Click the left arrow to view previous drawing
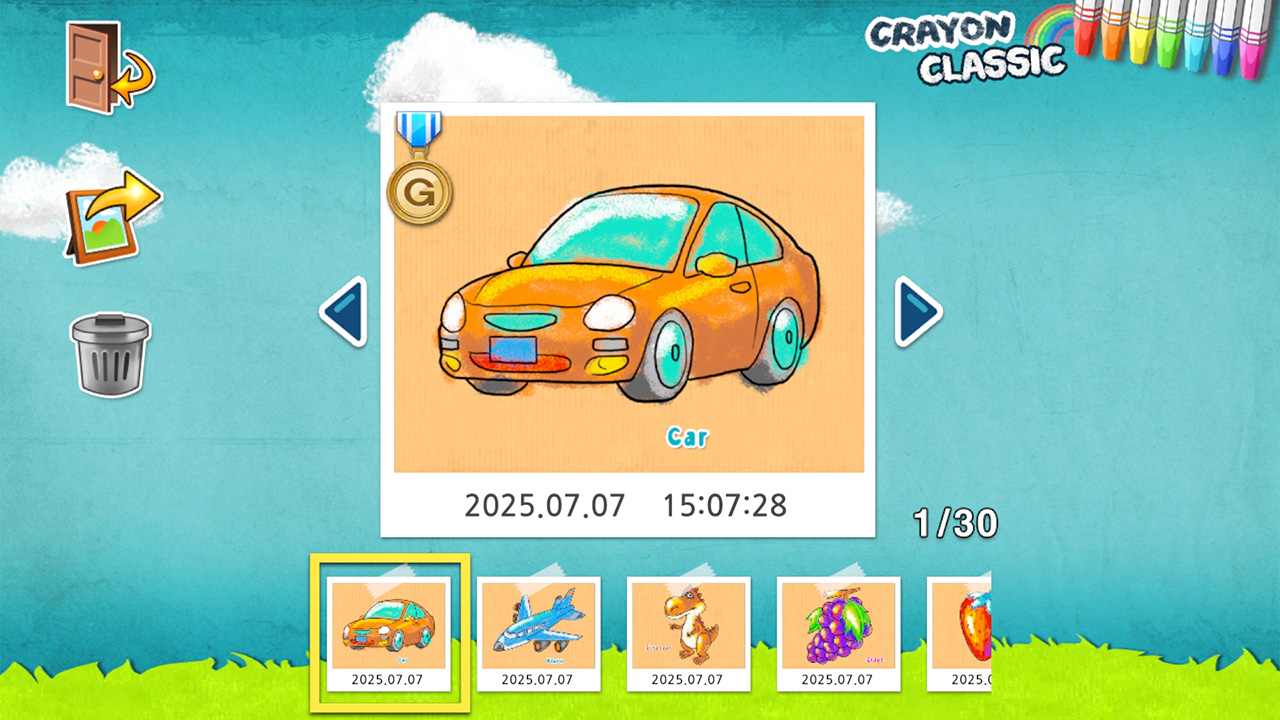The height and width of the screenshot is (720, 1280). click(x=343, y=311)
